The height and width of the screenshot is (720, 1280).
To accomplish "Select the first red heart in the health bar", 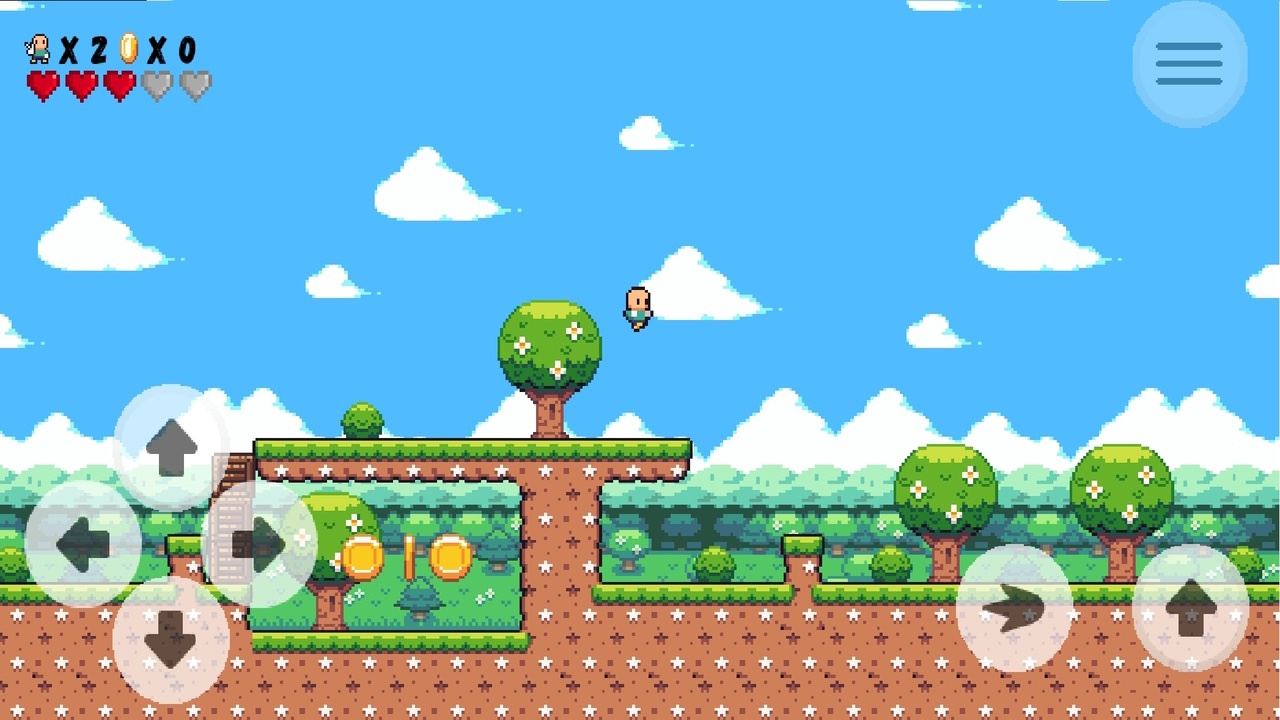I will click(x=45, y=85).
